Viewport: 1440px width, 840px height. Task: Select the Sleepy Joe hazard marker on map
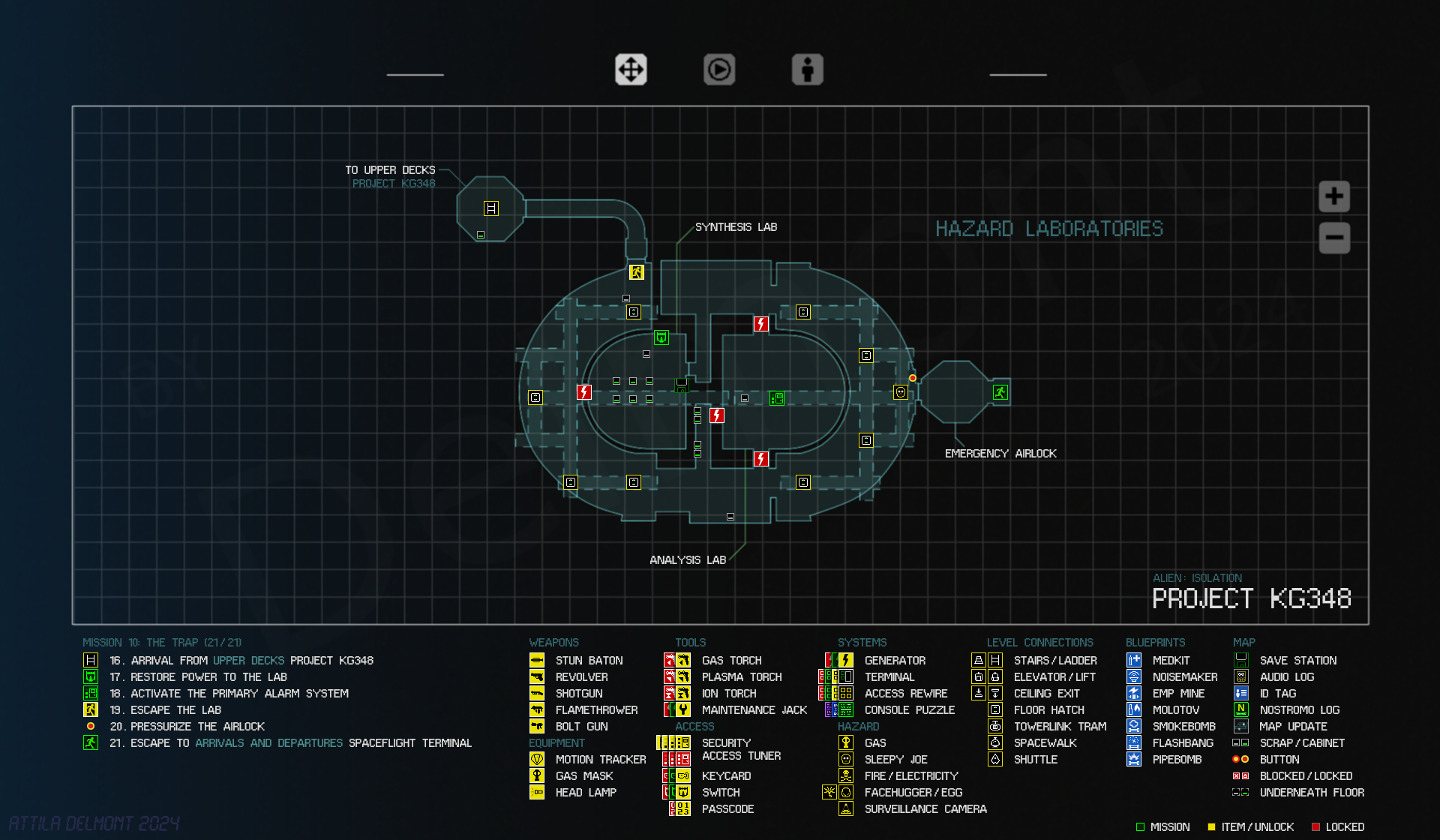(901, 392)
